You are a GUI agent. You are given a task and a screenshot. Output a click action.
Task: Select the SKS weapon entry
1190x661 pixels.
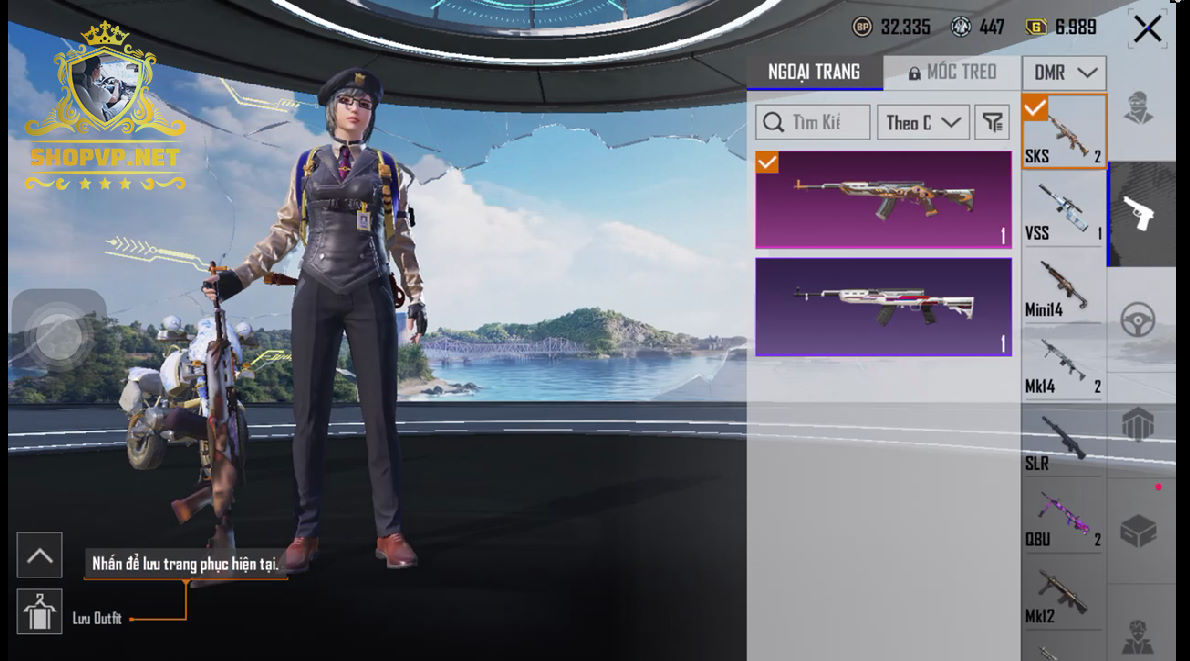[x=1063, y=132]
